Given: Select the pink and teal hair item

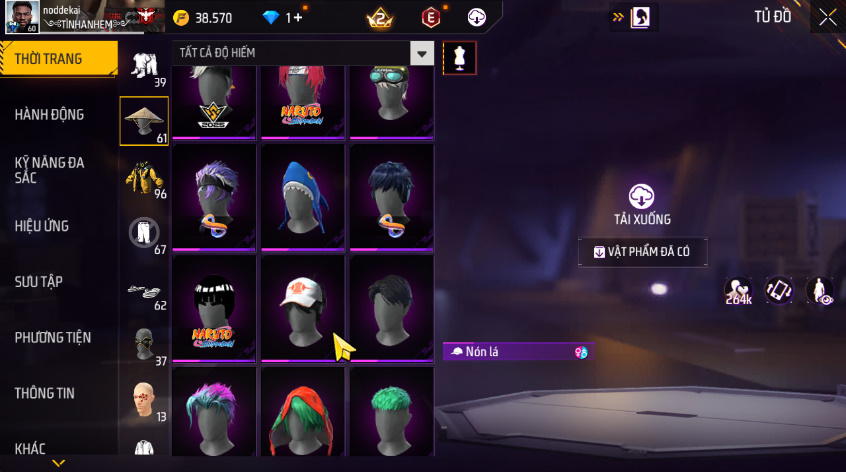Looking at the screenshot, I should (x=214, y=415).
